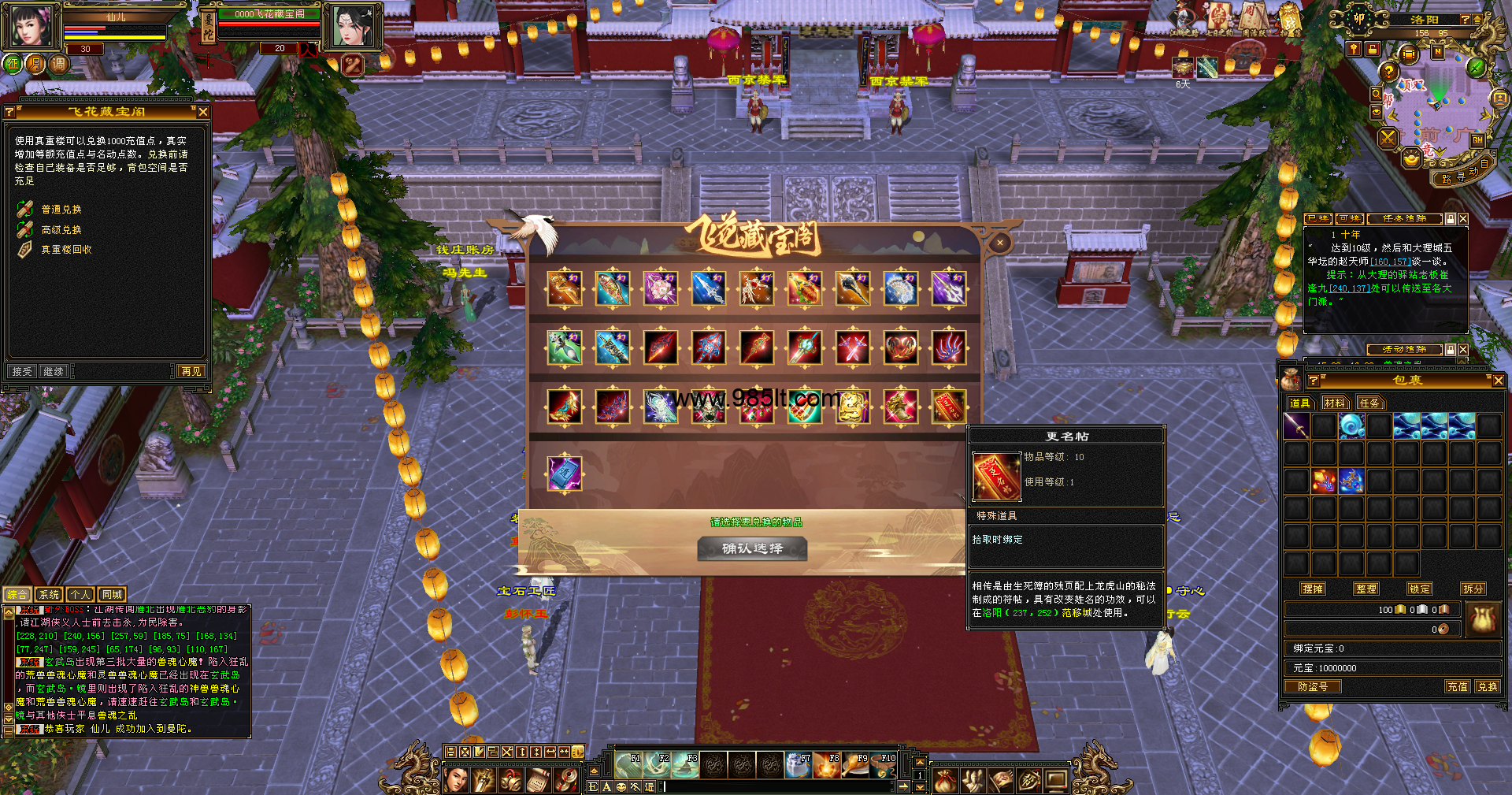Image resolution: width=1512 pixels, height=795 pixels.
Task: Pick the 更名帖 red talisman in the shop
Action: tap(948, 407)
